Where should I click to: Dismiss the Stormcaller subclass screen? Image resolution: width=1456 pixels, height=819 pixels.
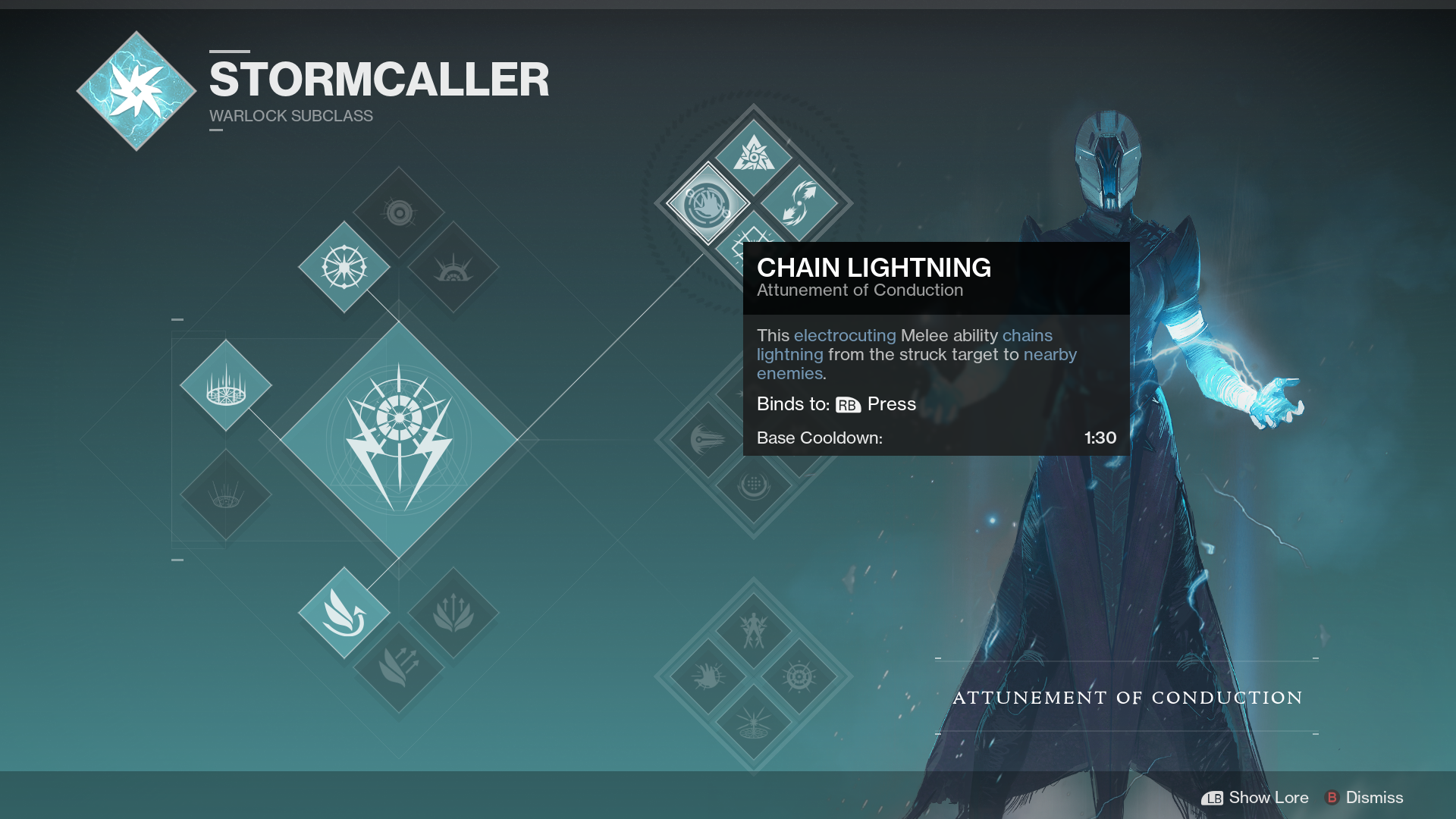point(1364,798)
